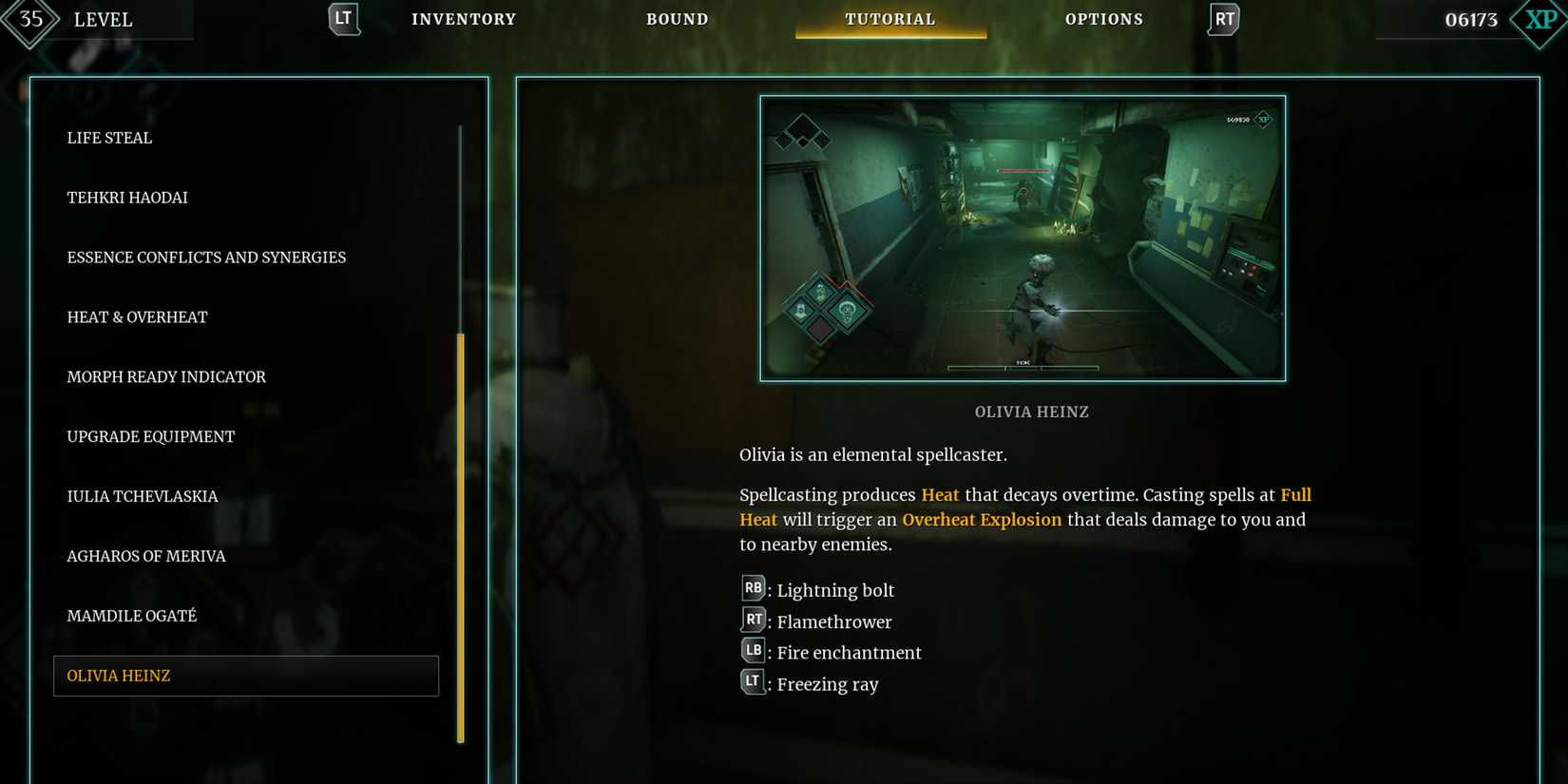Select the AGHAROS OF MERIVA entry

[x=146, y=556]
